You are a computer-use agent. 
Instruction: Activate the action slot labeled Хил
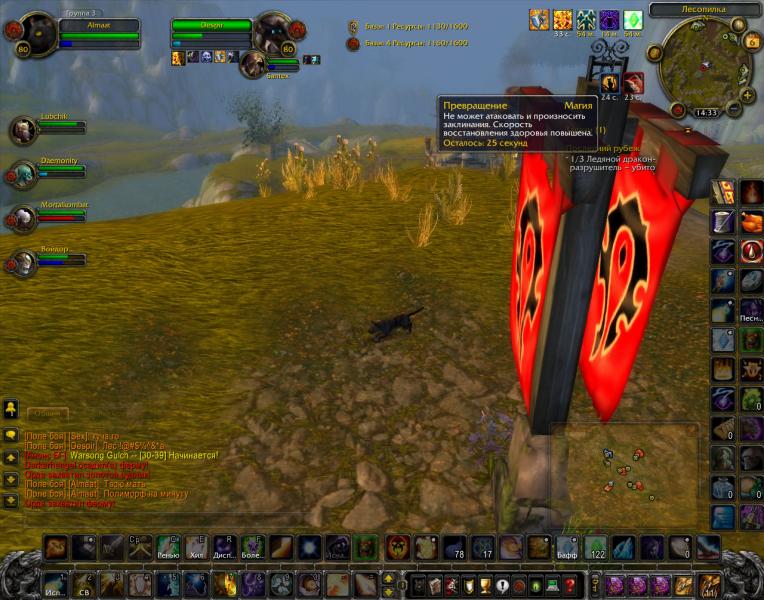click(198, 547)
